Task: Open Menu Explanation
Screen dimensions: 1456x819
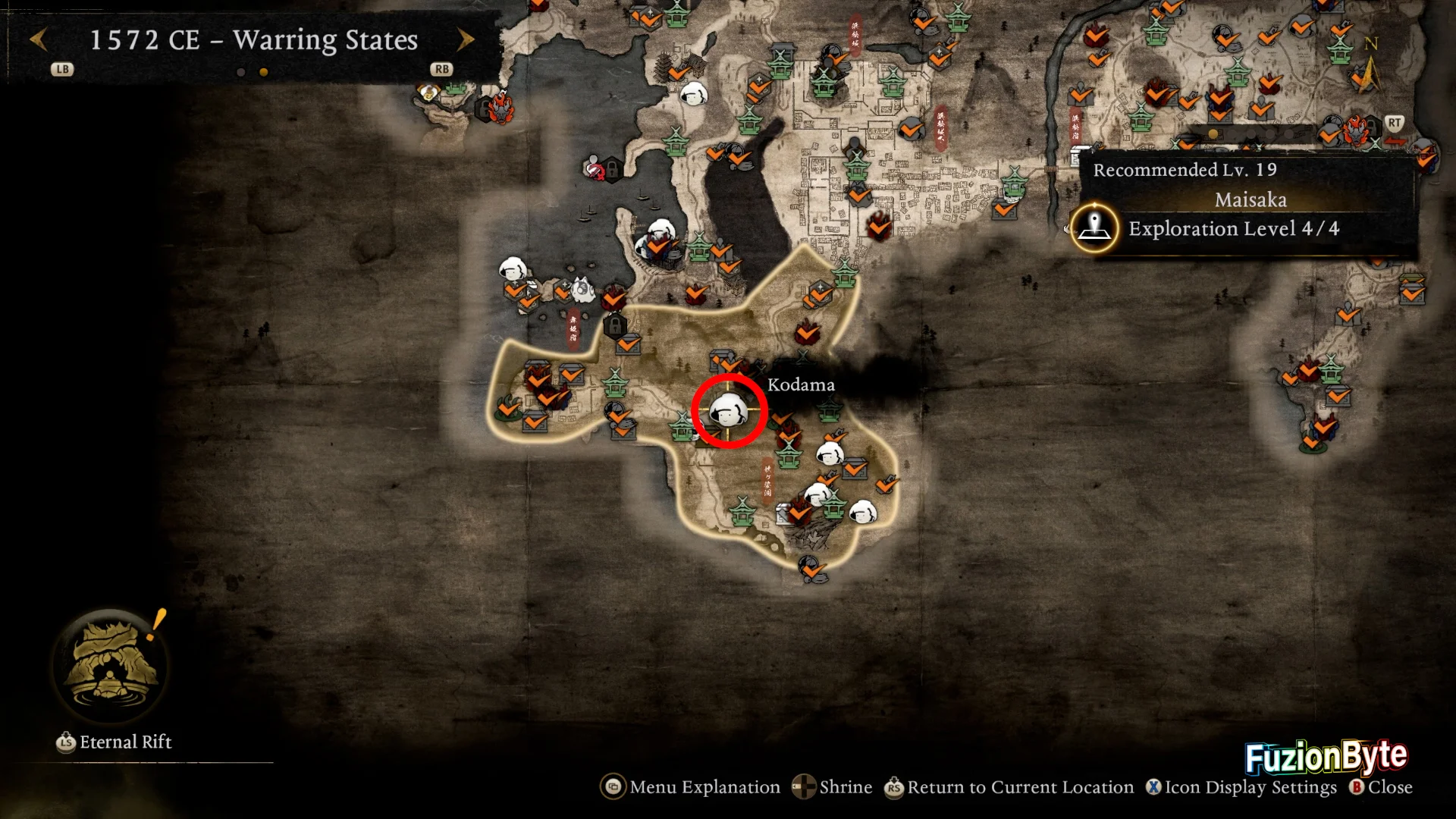Action: tap(690, 787)
